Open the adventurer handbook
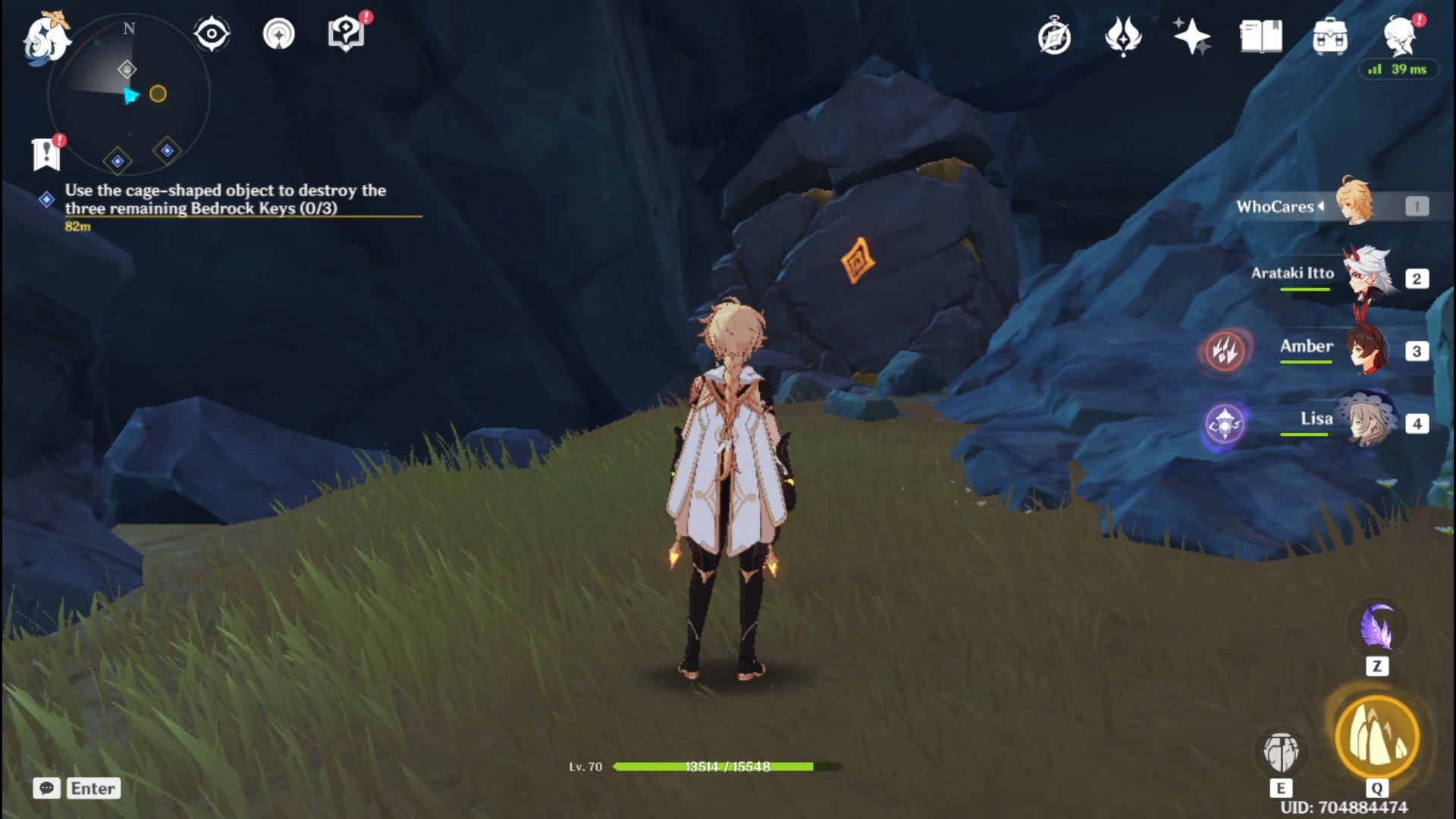This screenshot has width=1456, height=819. (x=1260, y=36)
